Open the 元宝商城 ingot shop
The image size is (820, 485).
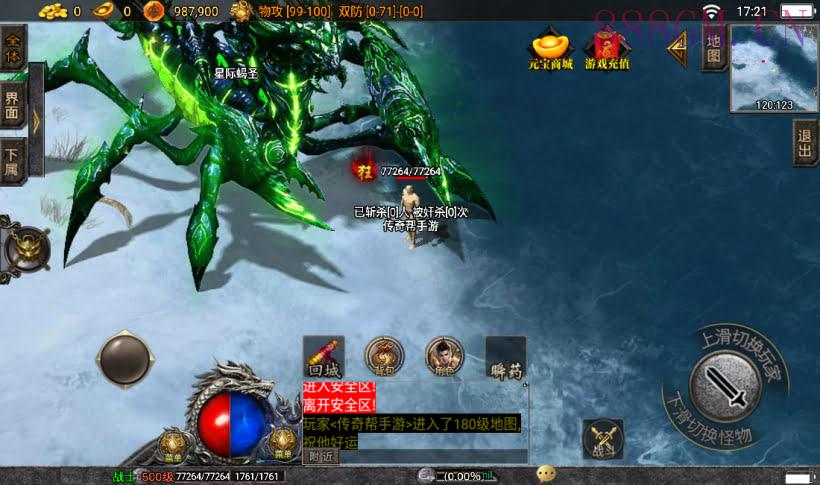click(551, 51)
